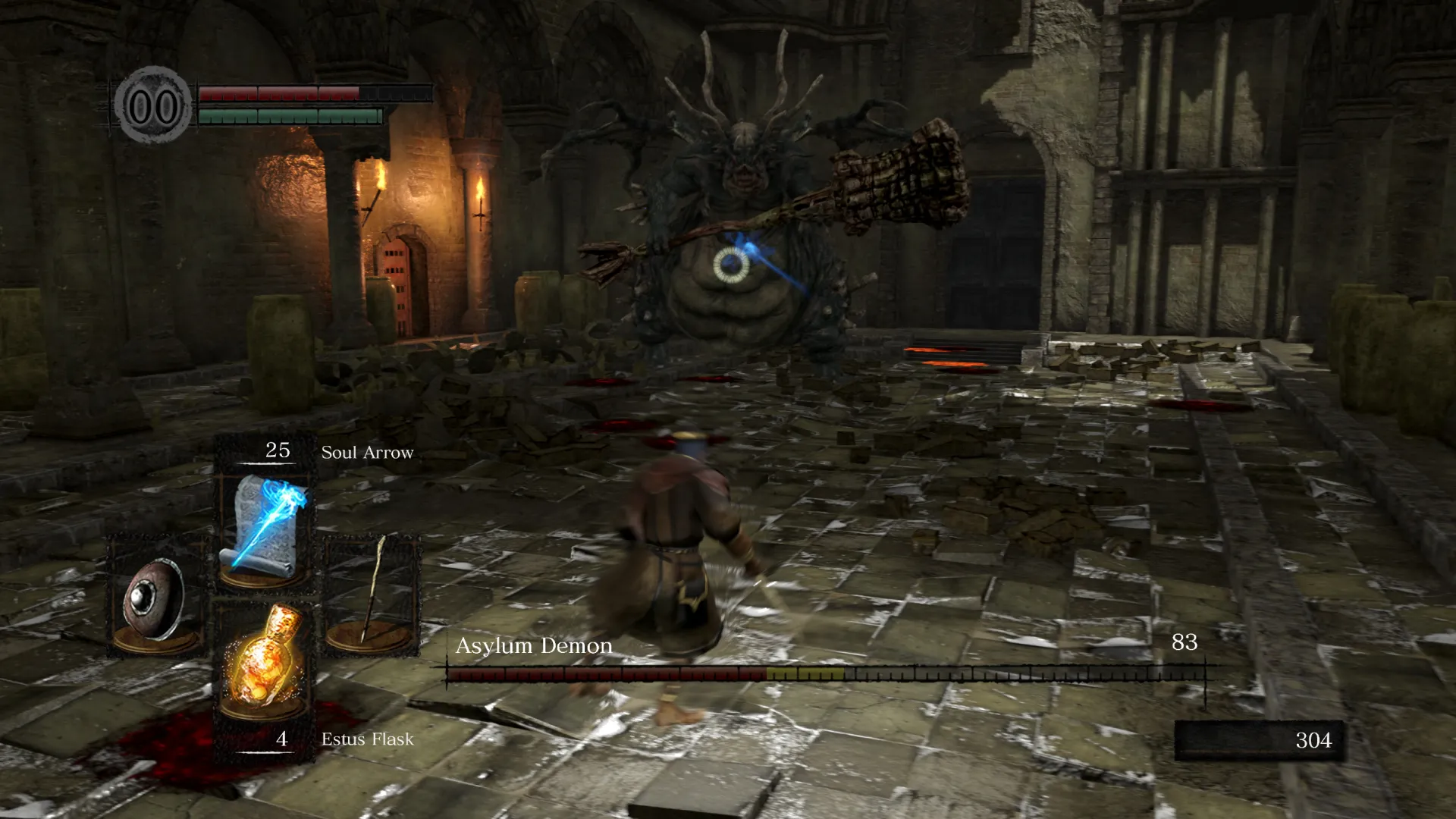Screen dimensions: 1456x819
Task: Click the Soul Arrow label text
Action: 366,452
